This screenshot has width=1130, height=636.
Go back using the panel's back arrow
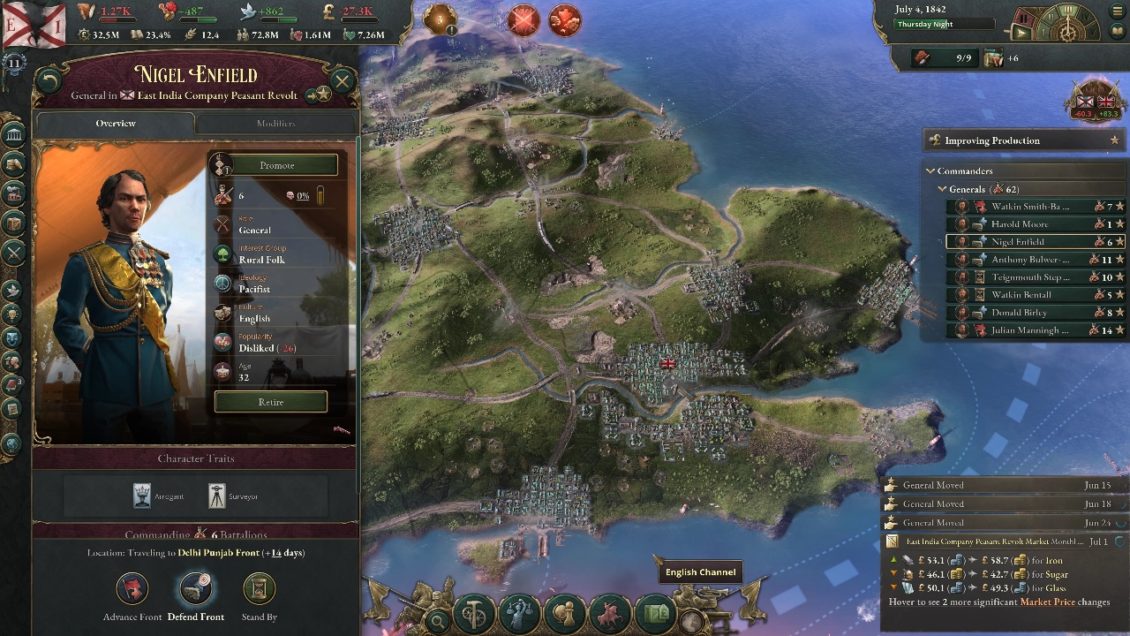49,82
